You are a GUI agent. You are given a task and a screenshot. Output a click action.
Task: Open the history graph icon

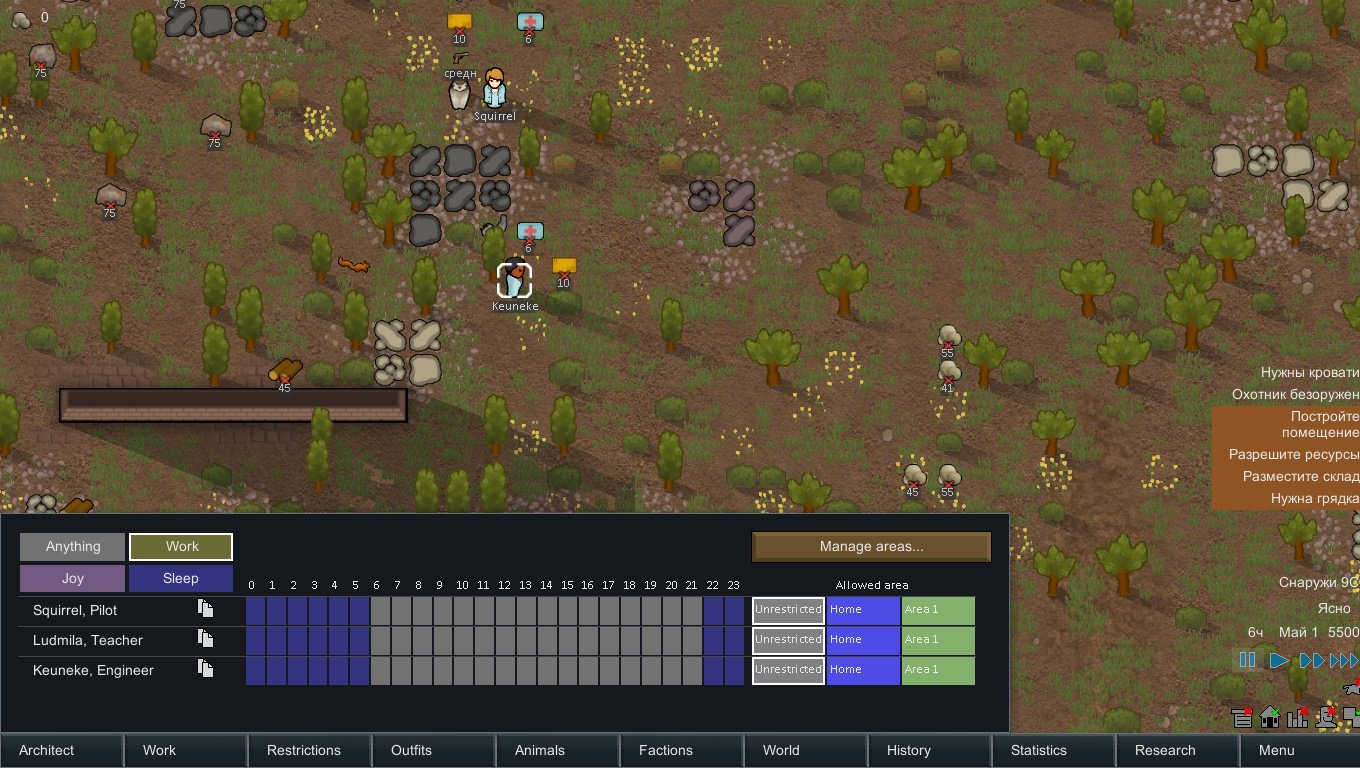pyautogui.click(x=1297, y=718)
